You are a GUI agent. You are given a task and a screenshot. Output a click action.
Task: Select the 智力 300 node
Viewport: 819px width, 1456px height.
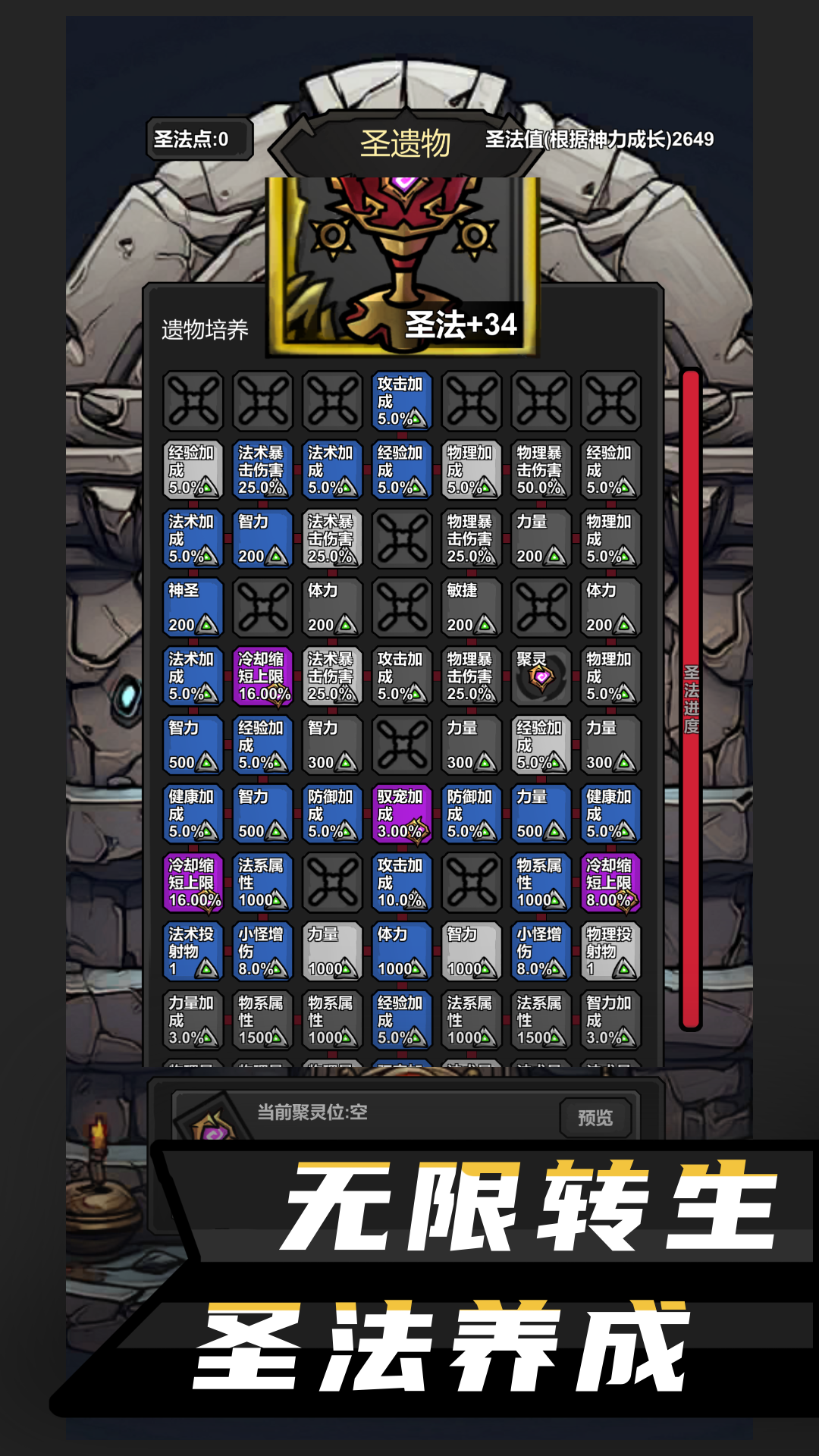click(332, 745)
